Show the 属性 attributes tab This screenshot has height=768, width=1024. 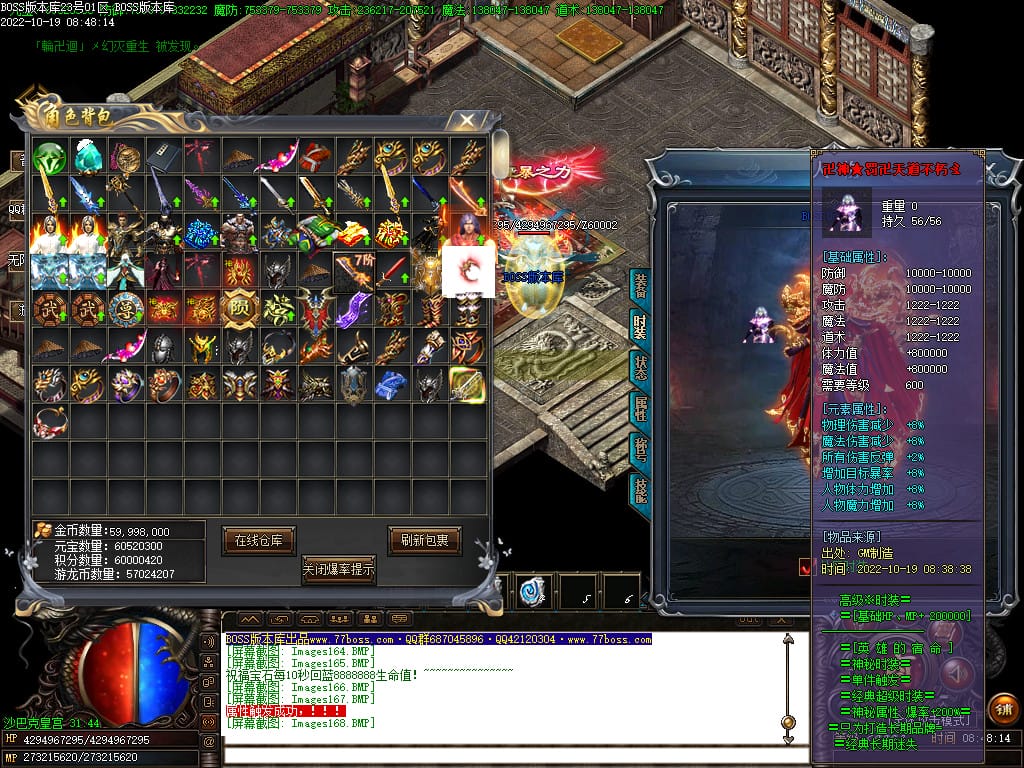640,408
